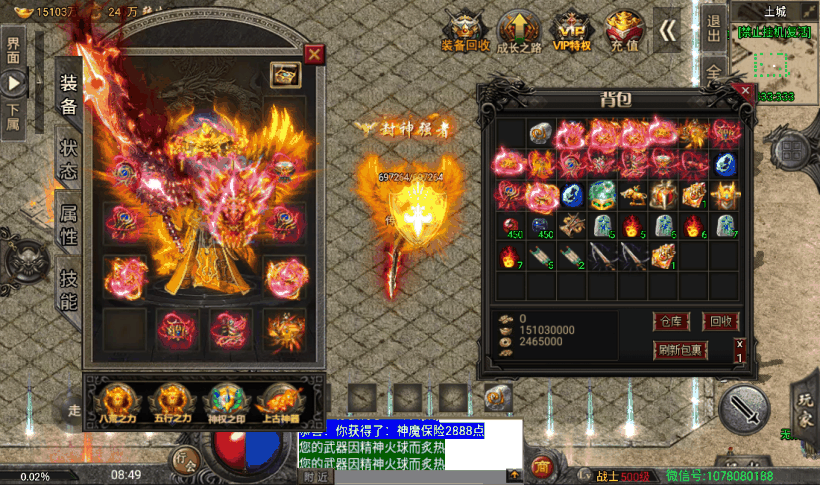
Task: Collapse the top icon bar with the double arrow
Action: point(667,30)
